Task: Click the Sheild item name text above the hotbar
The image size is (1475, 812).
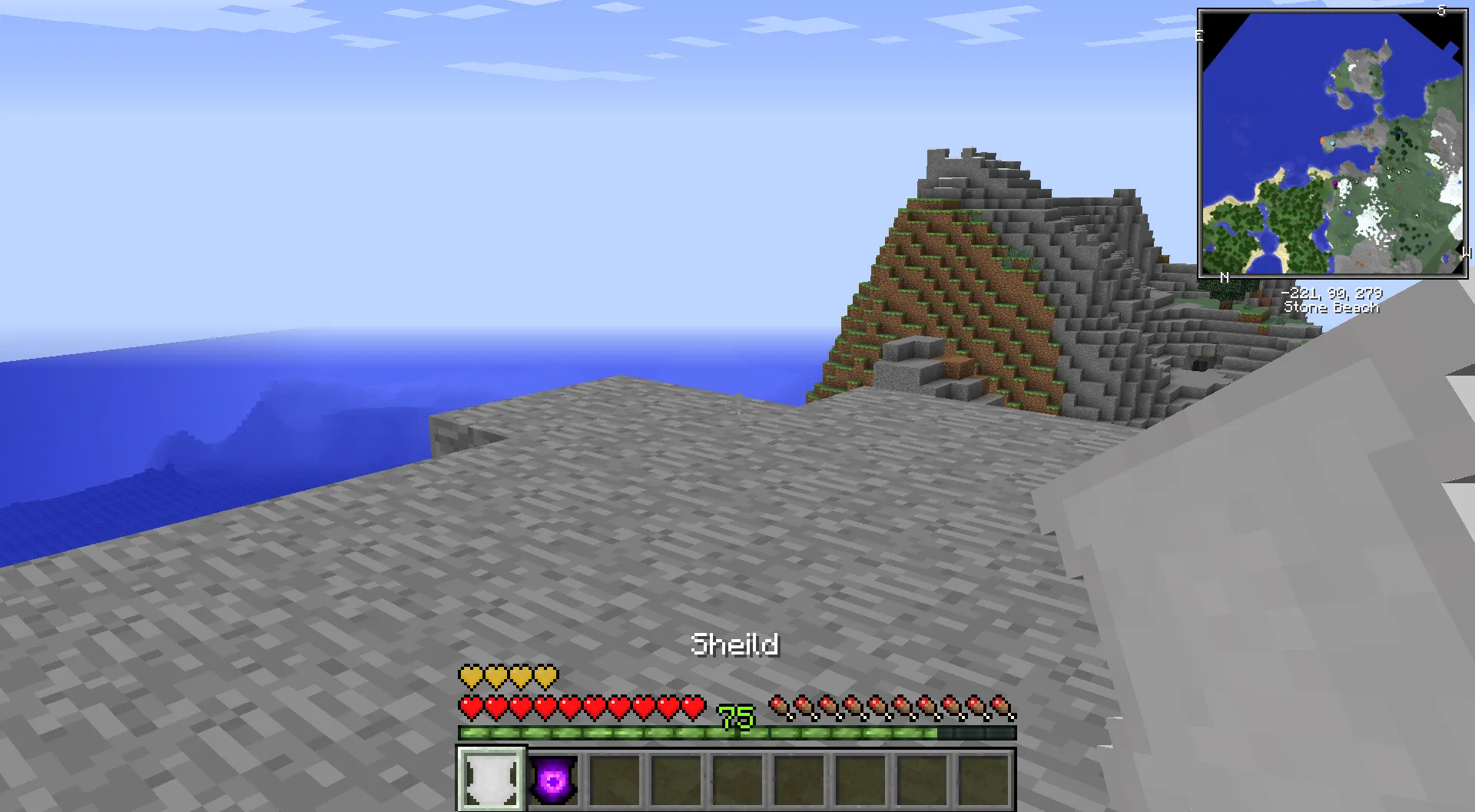Action: tap(735, 645)
